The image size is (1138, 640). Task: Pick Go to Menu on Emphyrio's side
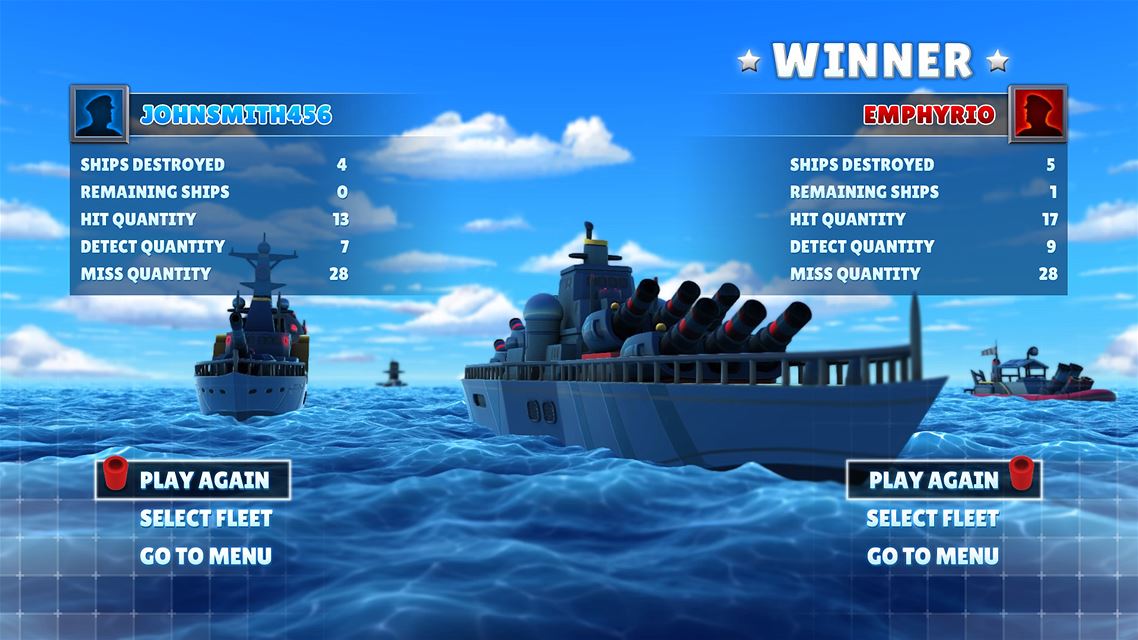point(932,556)
